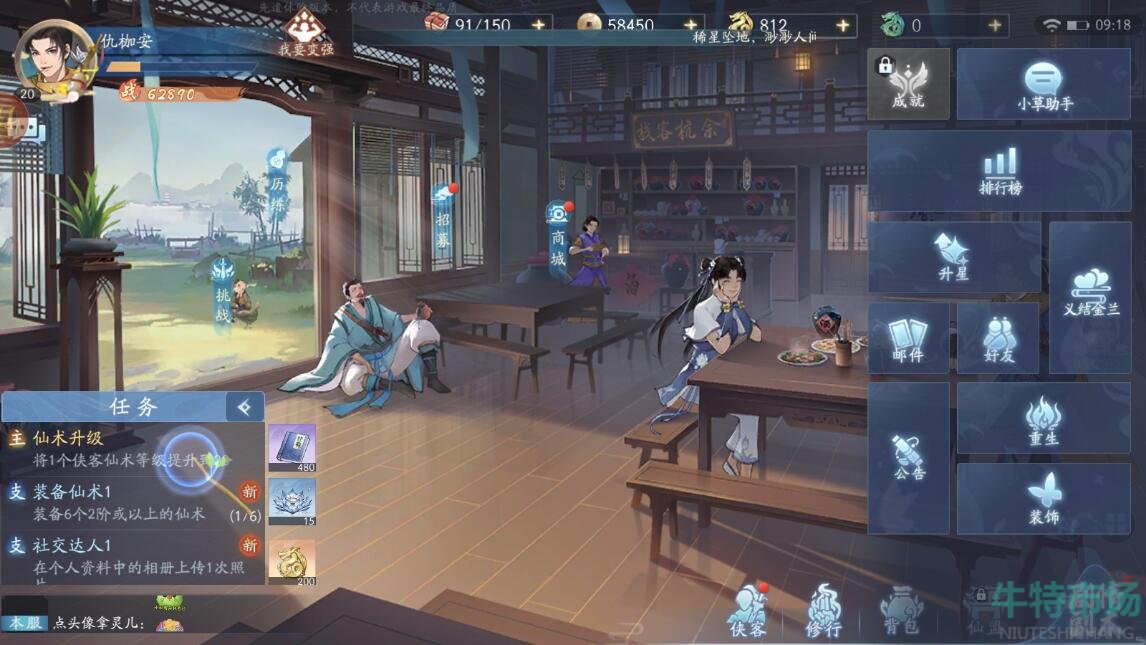Viewport: 1146px width, 645px height.
Task: Open the 排行榜 leaderboard
Action: [999, 171]
